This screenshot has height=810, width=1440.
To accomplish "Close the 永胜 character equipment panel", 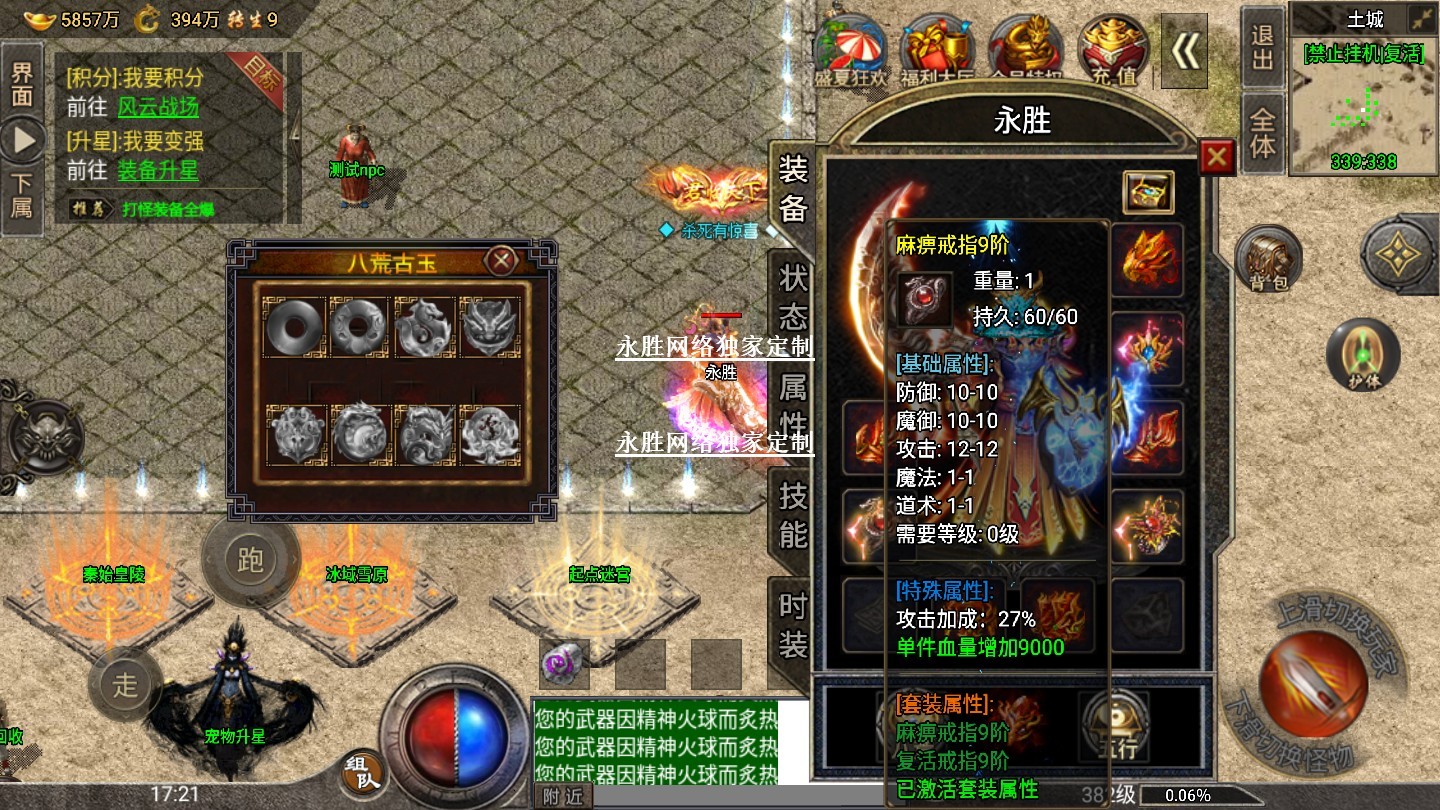I will click(1216, 158).
